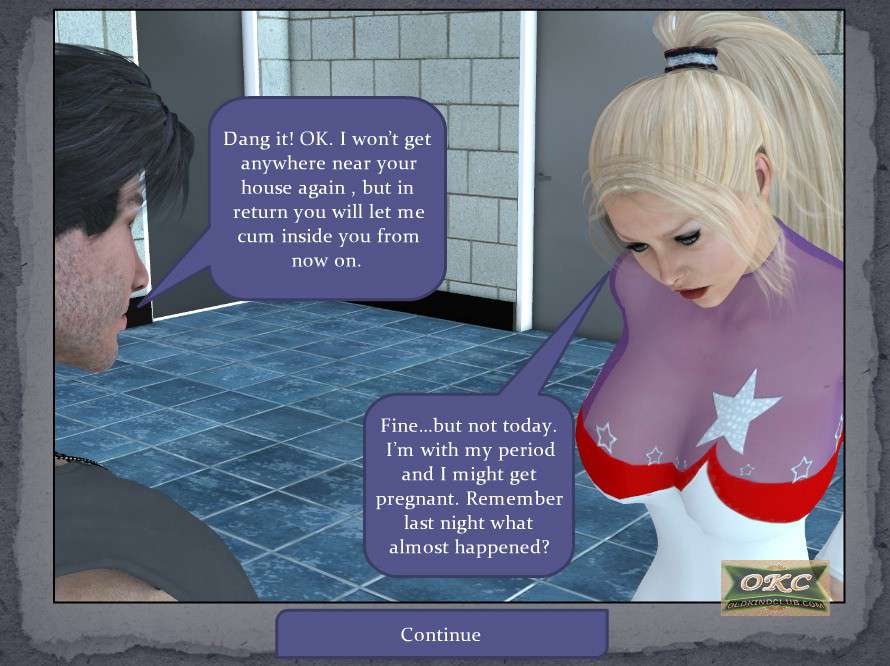Open the OKC logo link
The image size is (890, 666).
coord(775,587)
